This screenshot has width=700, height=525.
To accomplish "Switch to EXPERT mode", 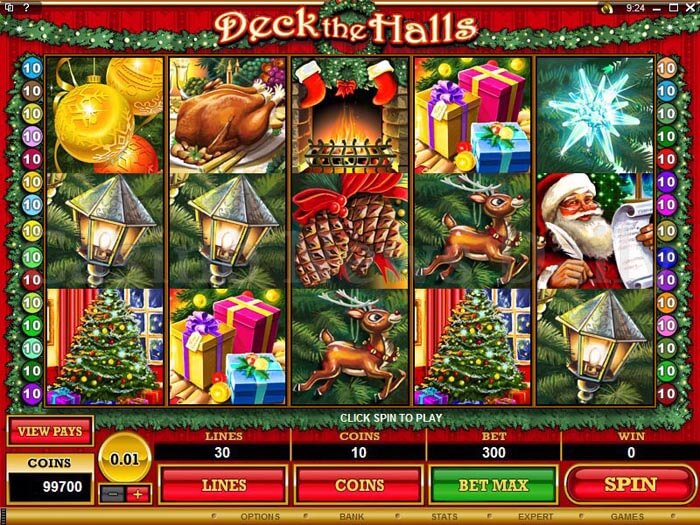I will pyautogui.click(x=535, y=517).
